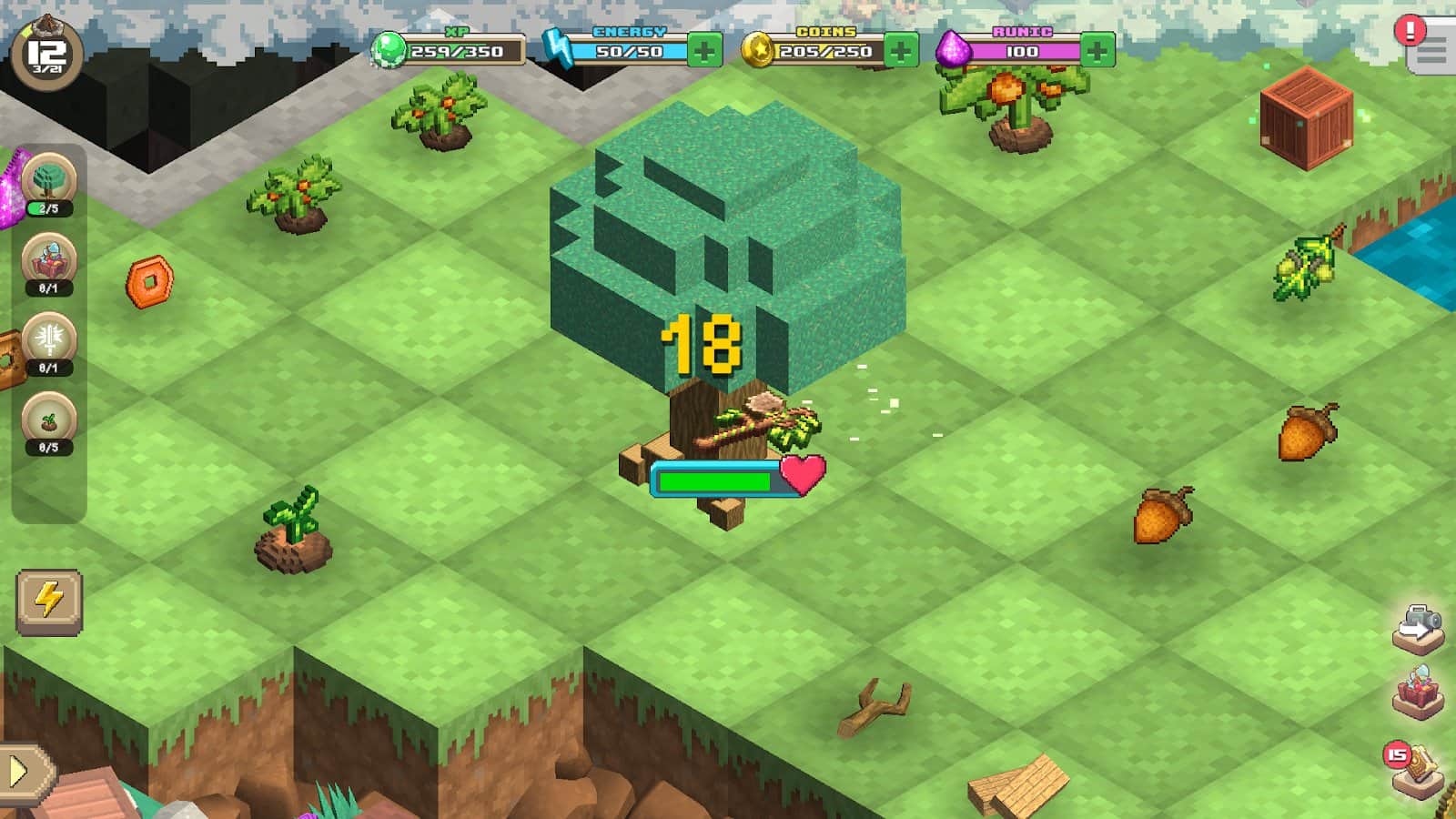Open the level 12 player badge
Viewport: 1456px width, 819px height.
(46, 55)
